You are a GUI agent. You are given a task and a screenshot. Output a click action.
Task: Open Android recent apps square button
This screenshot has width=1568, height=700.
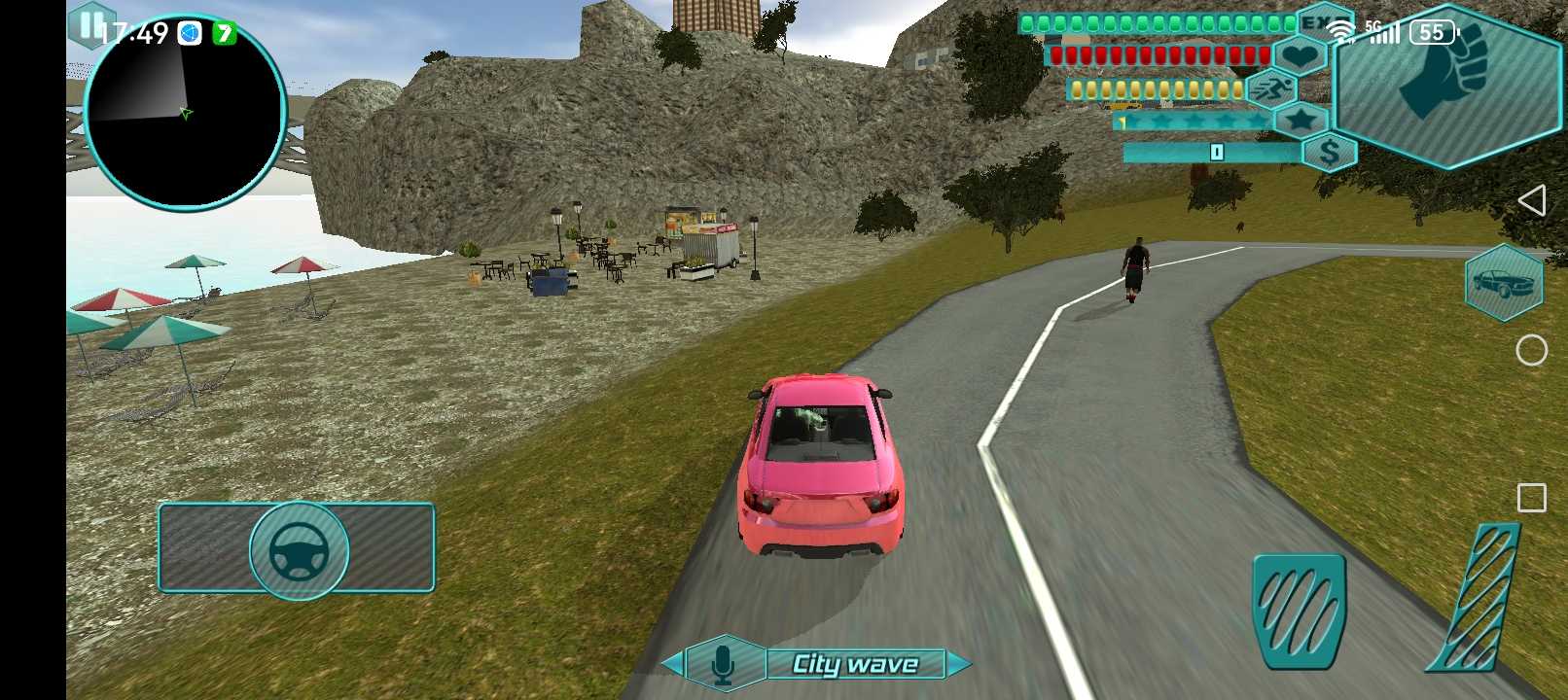[1531, 498]
